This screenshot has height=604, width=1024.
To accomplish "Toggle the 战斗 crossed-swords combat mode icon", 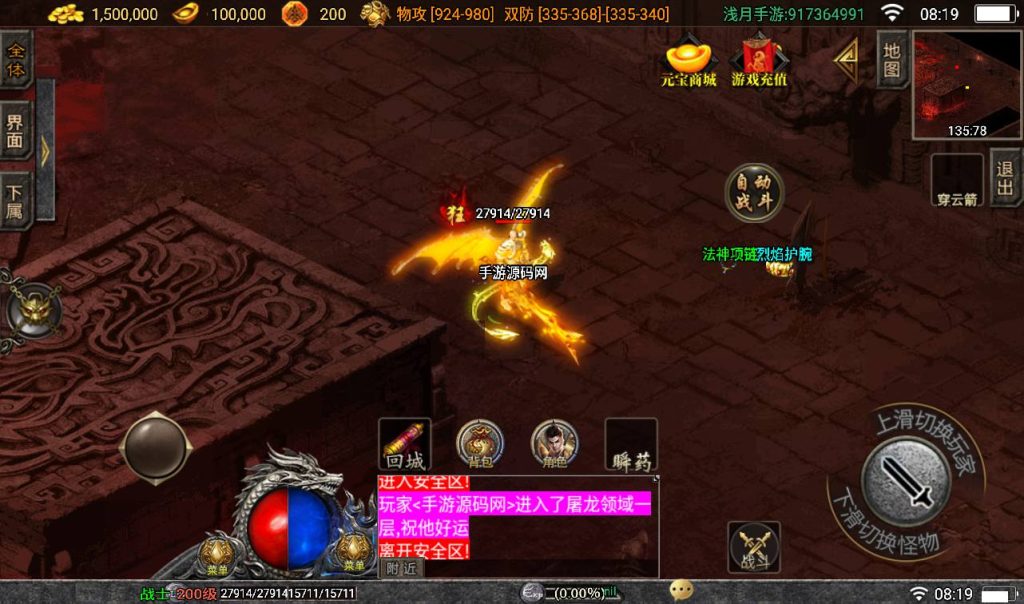I will (x=754, y=547).
